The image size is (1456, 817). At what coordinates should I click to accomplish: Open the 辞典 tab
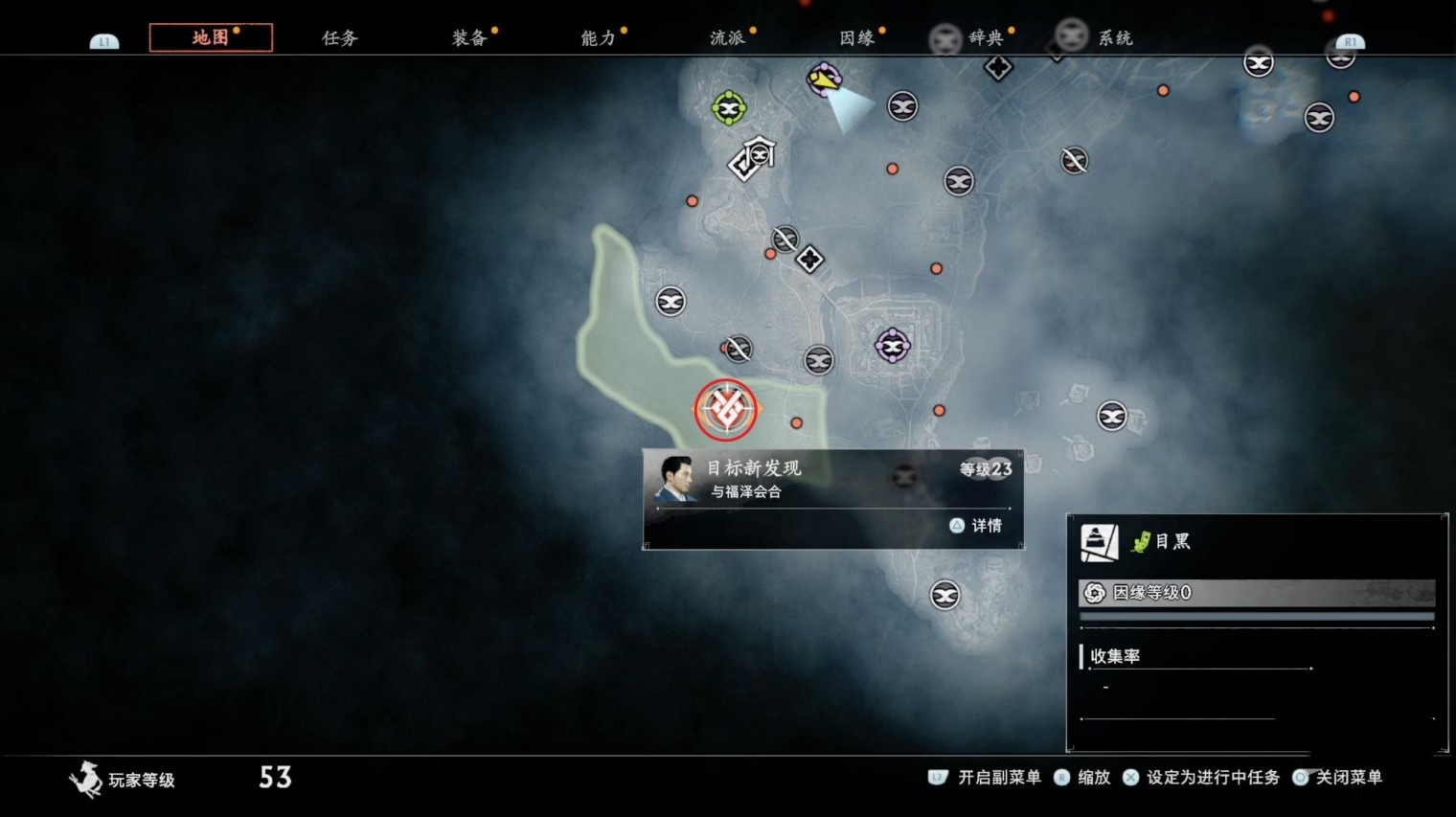click(986, 38)
